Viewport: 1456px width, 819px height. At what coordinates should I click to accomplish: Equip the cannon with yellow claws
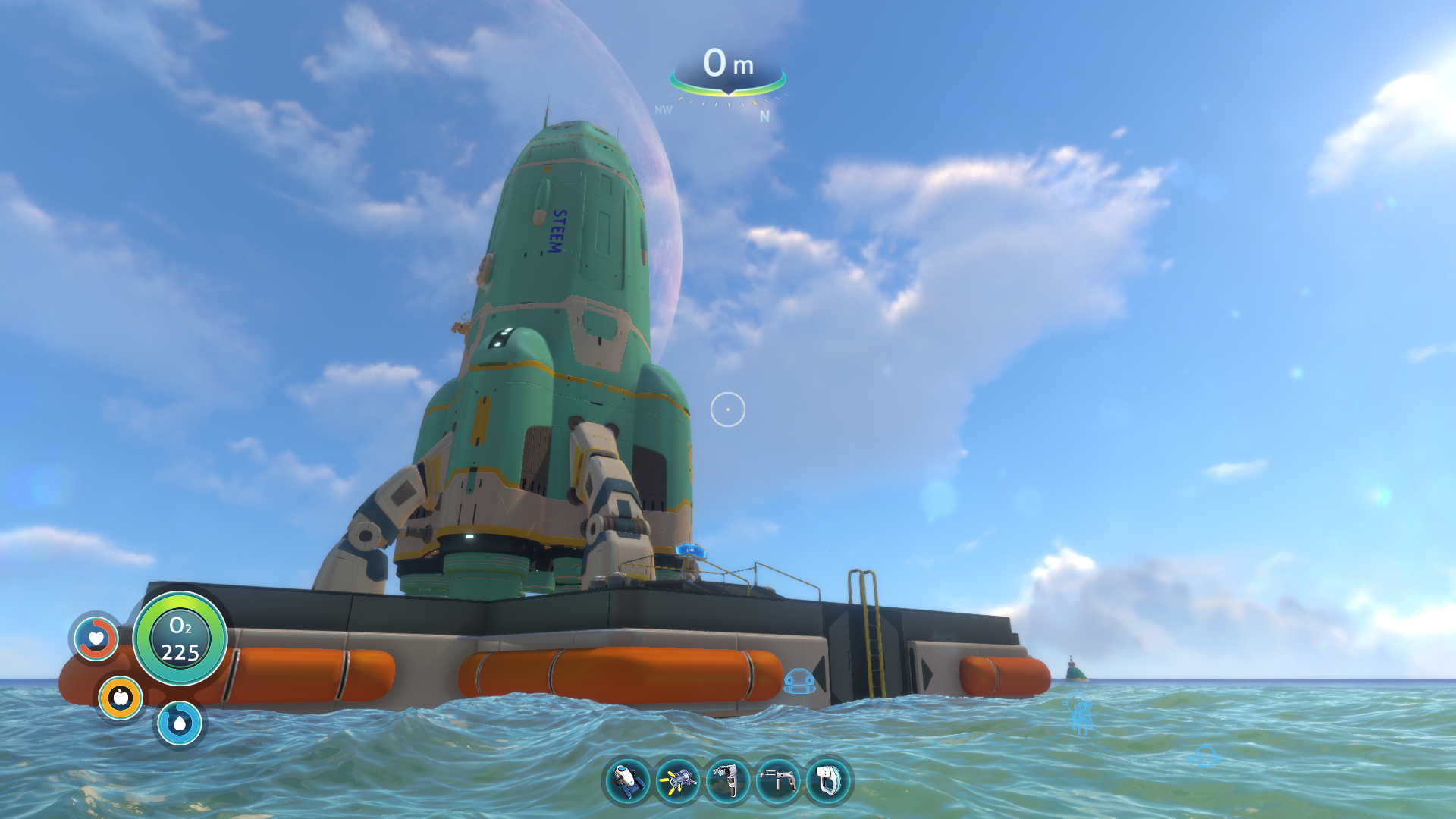tap(677, 781)
